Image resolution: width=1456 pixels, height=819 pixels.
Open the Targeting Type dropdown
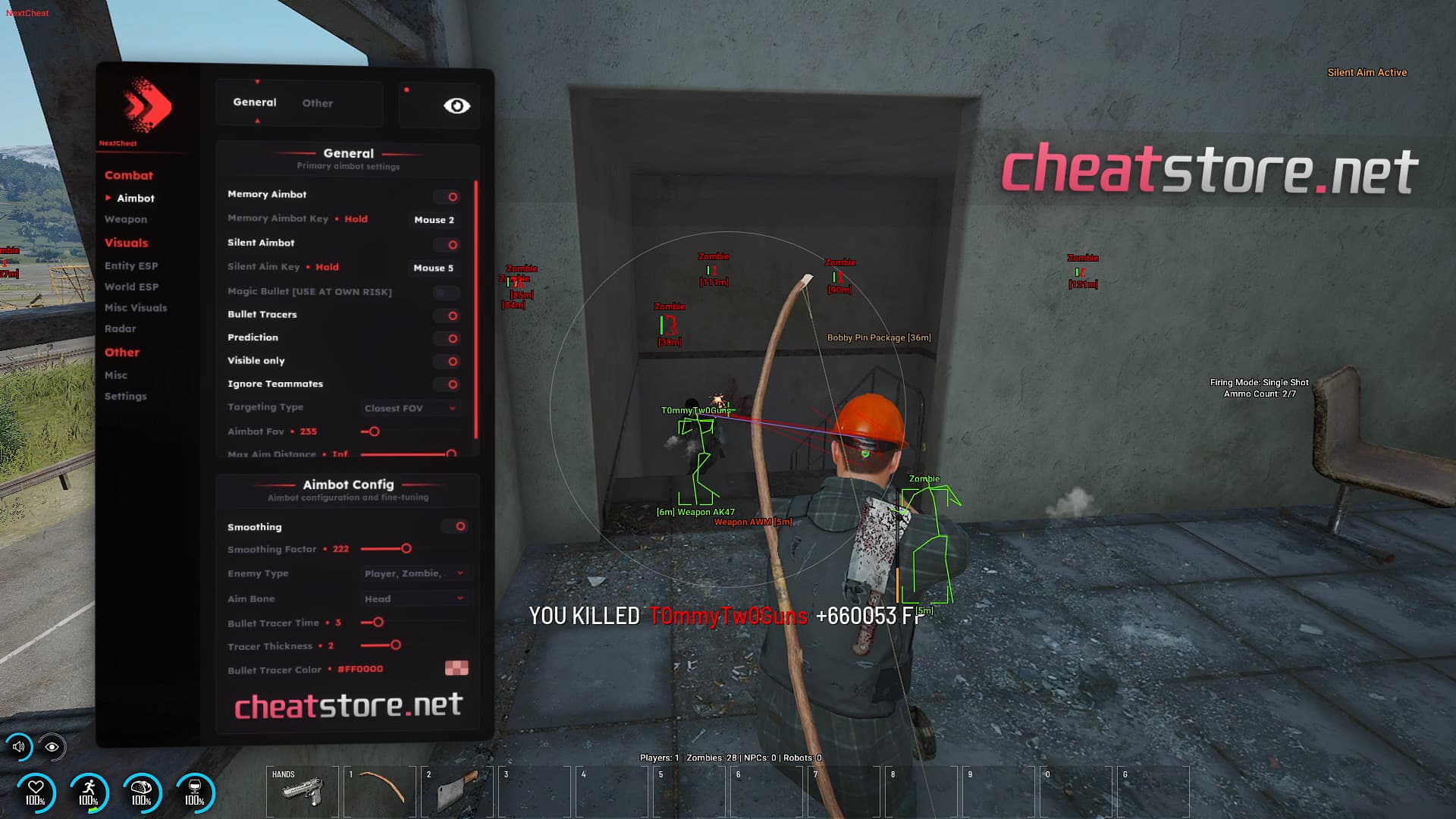pyautogui.click(x=409, y=408)
